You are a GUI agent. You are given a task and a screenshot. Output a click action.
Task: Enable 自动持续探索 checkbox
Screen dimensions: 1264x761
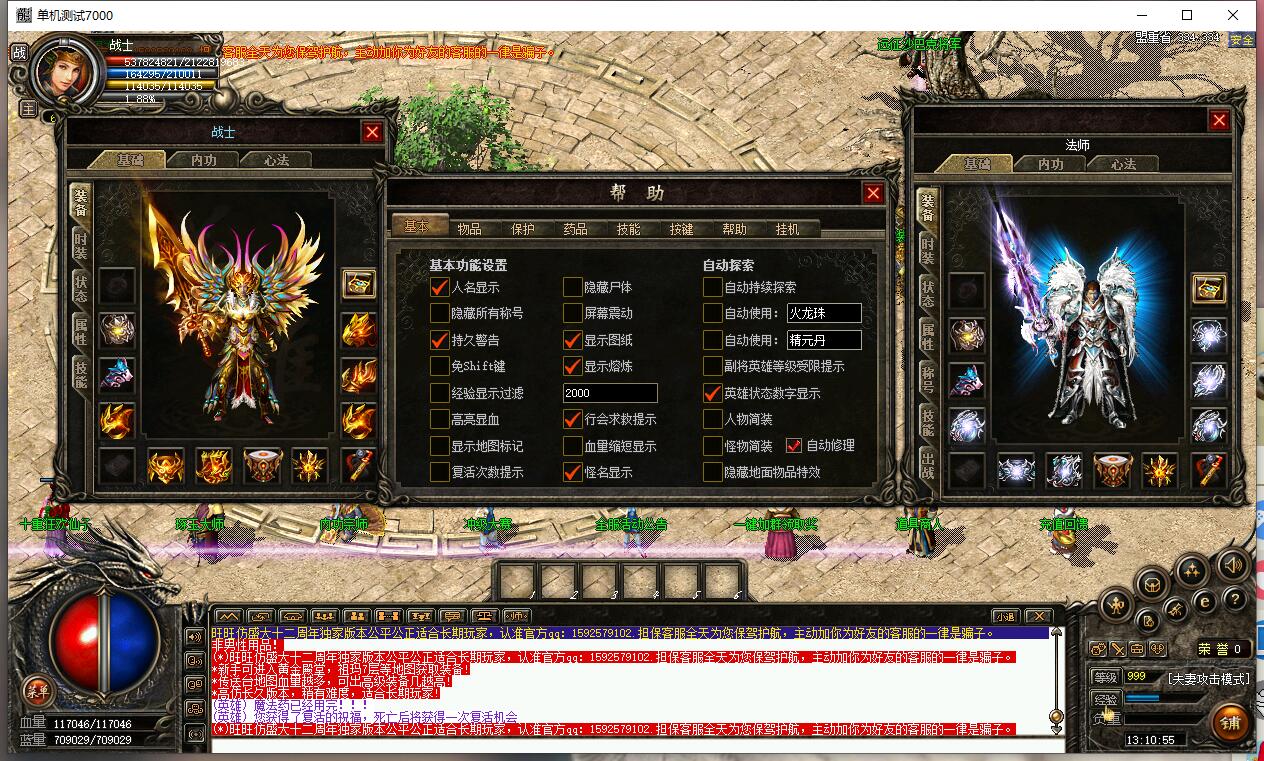(x=712, y=287)
